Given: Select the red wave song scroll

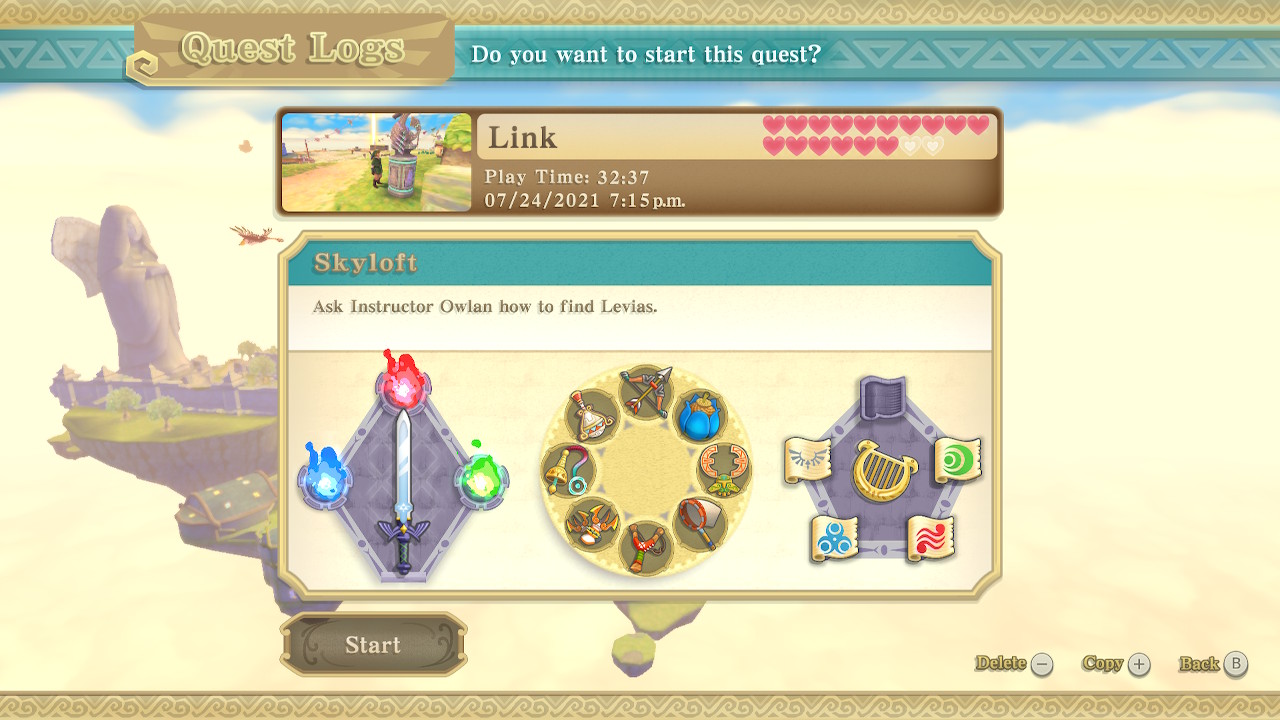Looking at the screenshot, I should (931, 538).
